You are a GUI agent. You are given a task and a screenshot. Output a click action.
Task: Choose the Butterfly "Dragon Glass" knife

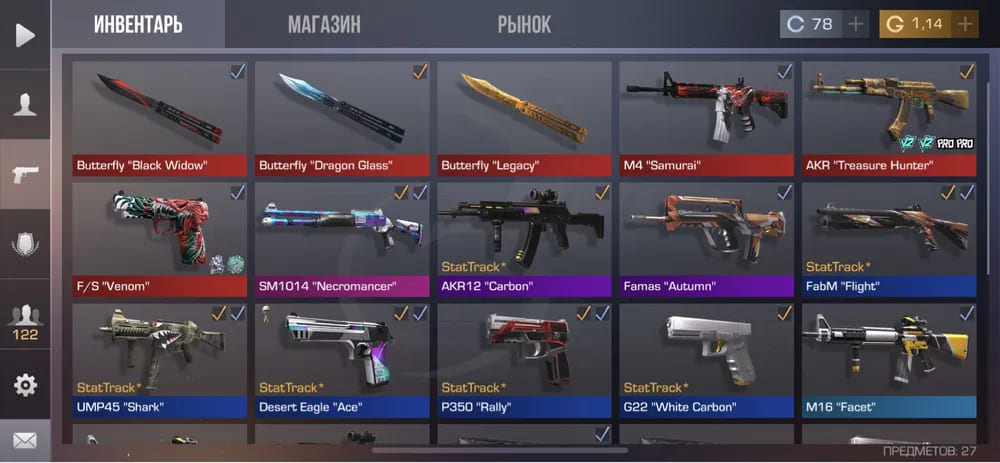tap(342, 118)
